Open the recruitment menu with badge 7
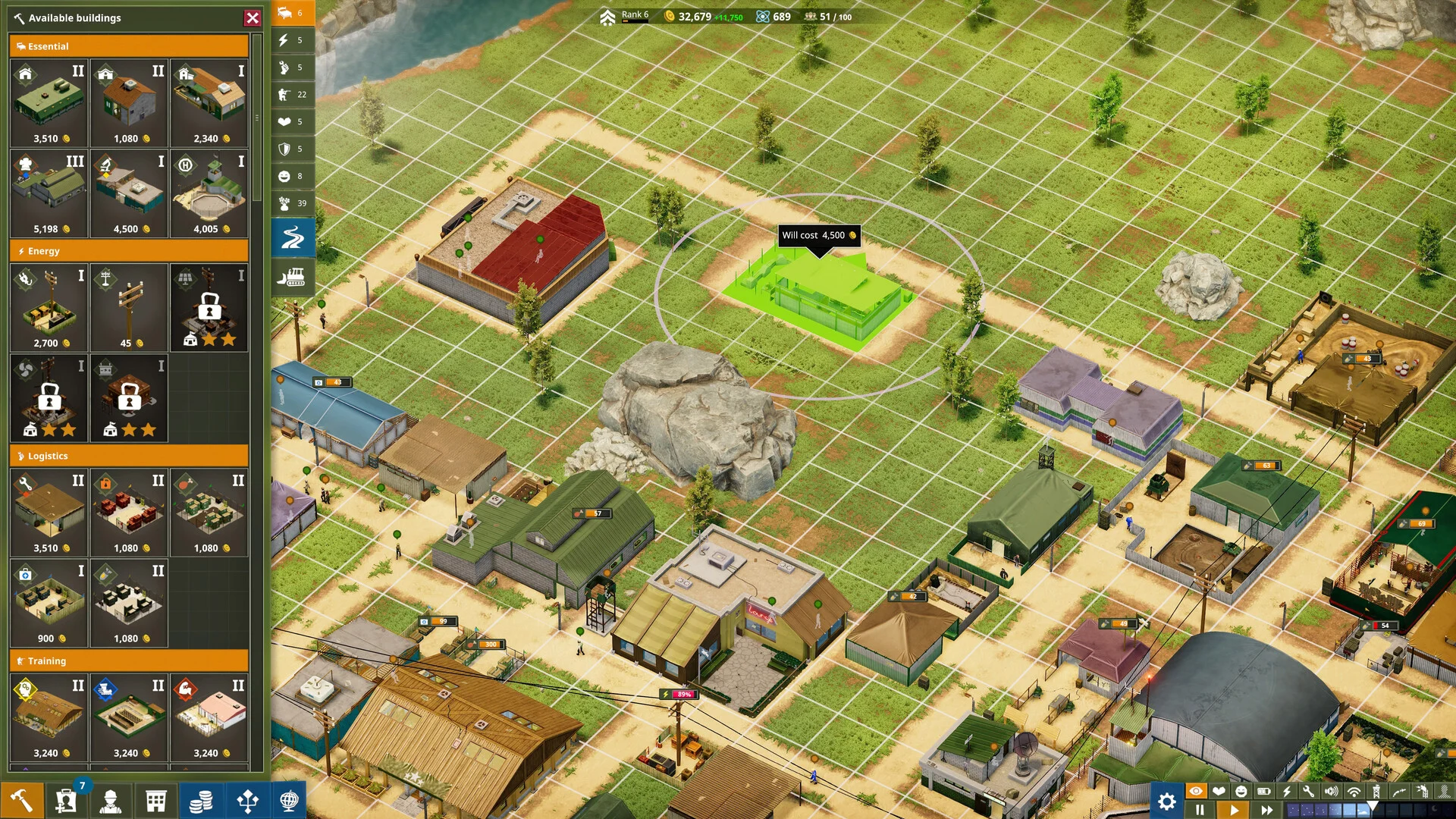This screenshot has height=819, width=1456. [67, 800]
